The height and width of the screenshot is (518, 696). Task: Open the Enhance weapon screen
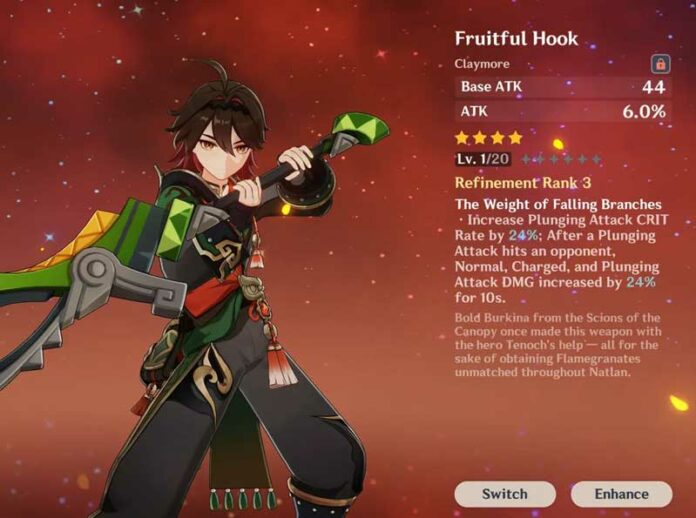tap(620, 494)
